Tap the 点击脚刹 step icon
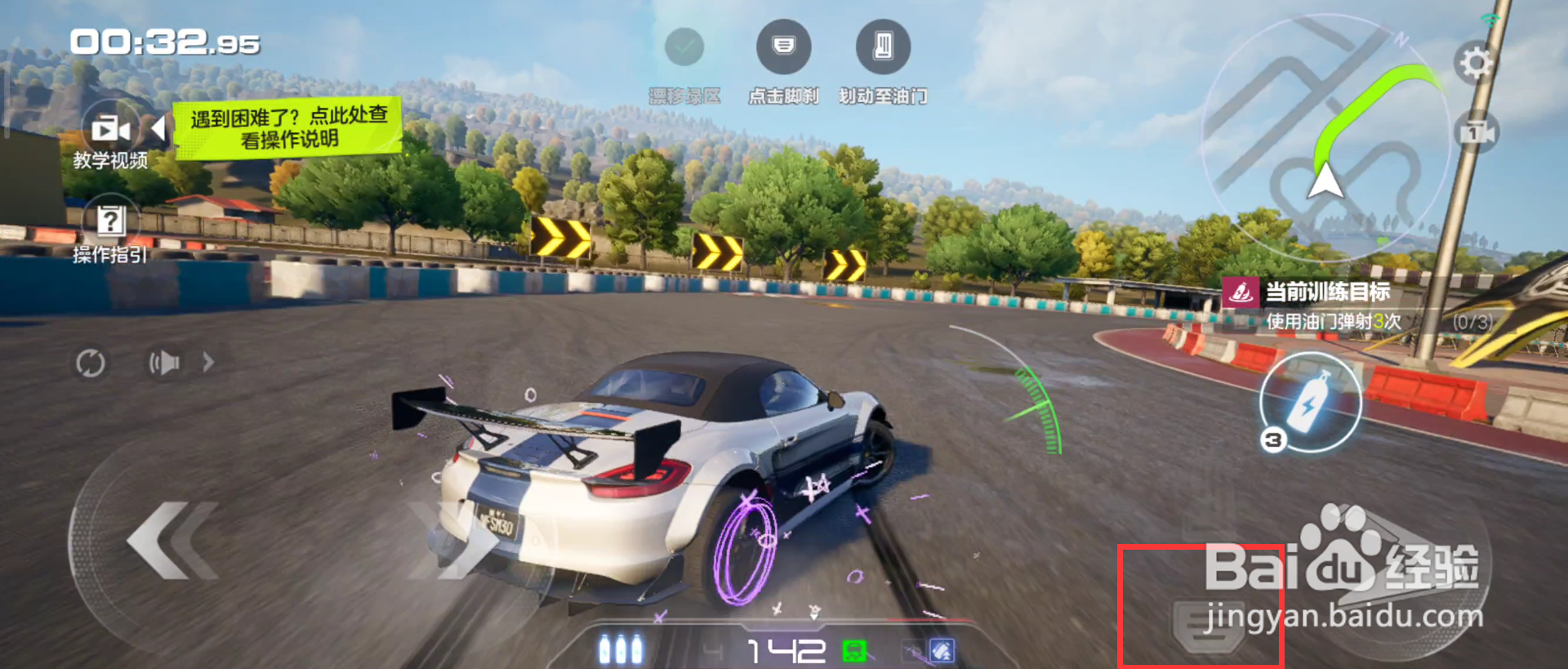 pos(783,47)
